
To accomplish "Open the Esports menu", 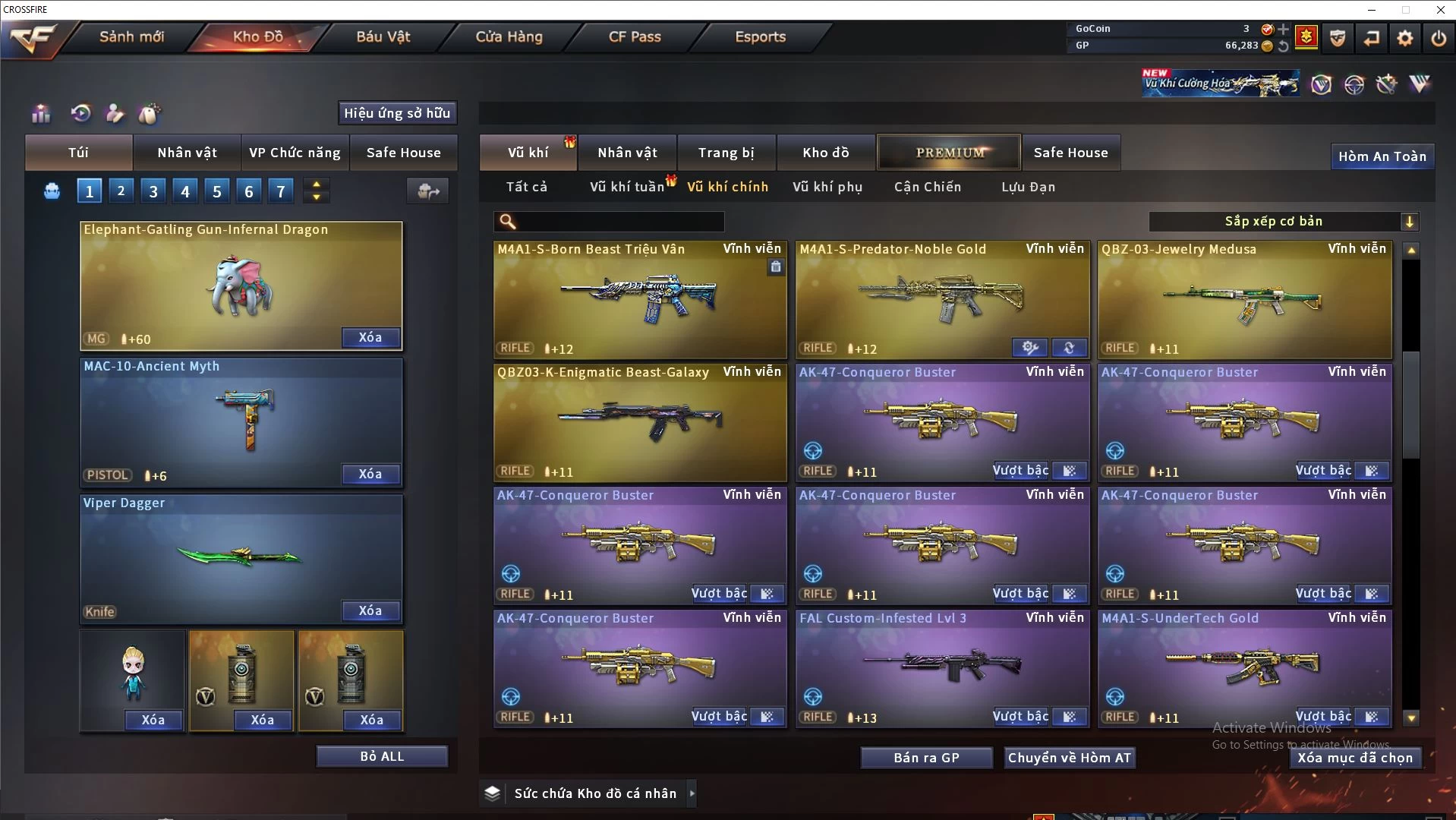I will (760, 36).
